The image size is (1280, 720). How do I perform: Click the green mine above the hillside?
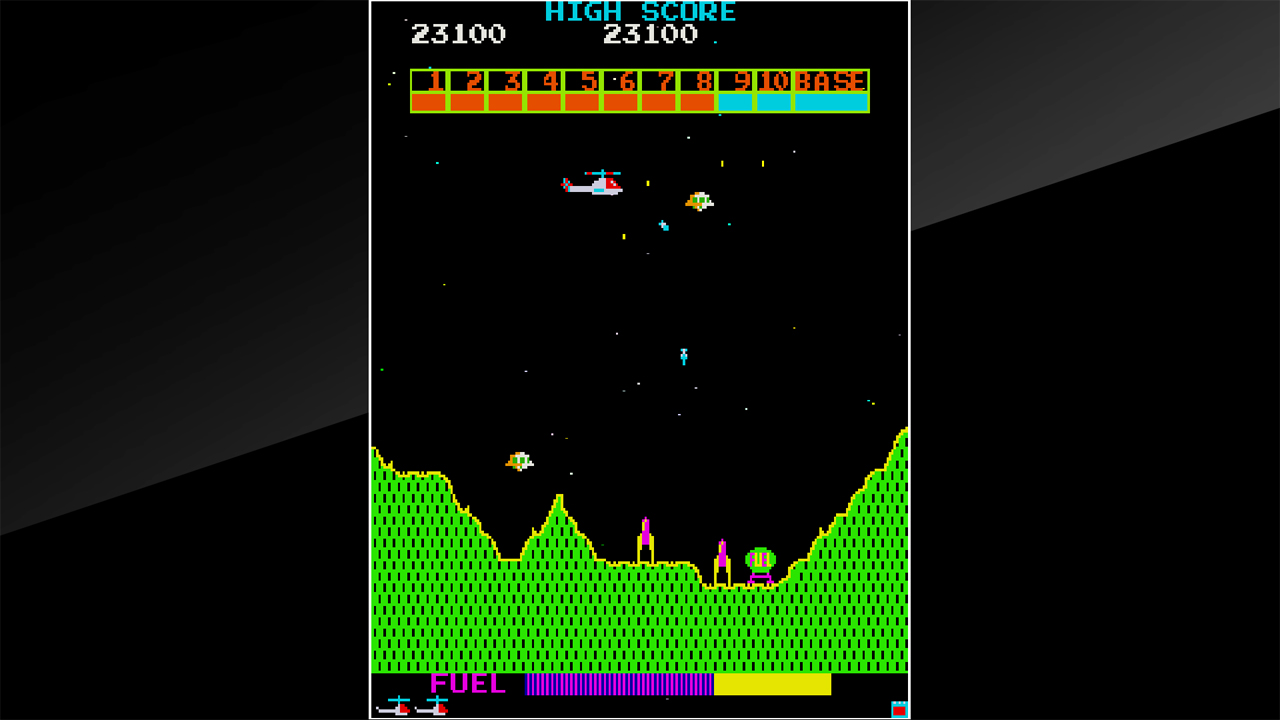[x=518, y=462]
